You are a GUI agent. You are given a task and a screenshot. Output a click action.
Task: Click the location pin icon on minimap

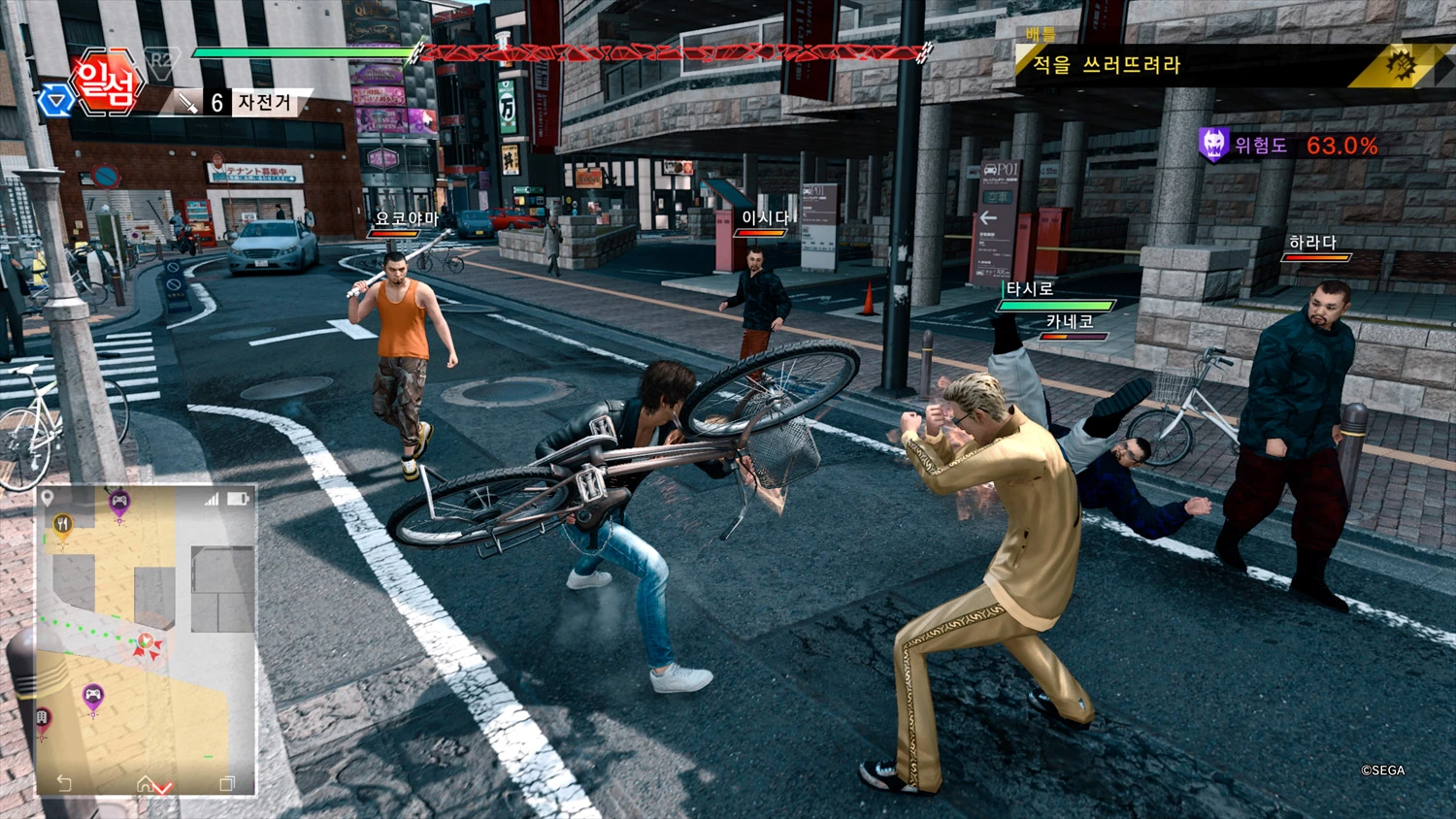48,499
